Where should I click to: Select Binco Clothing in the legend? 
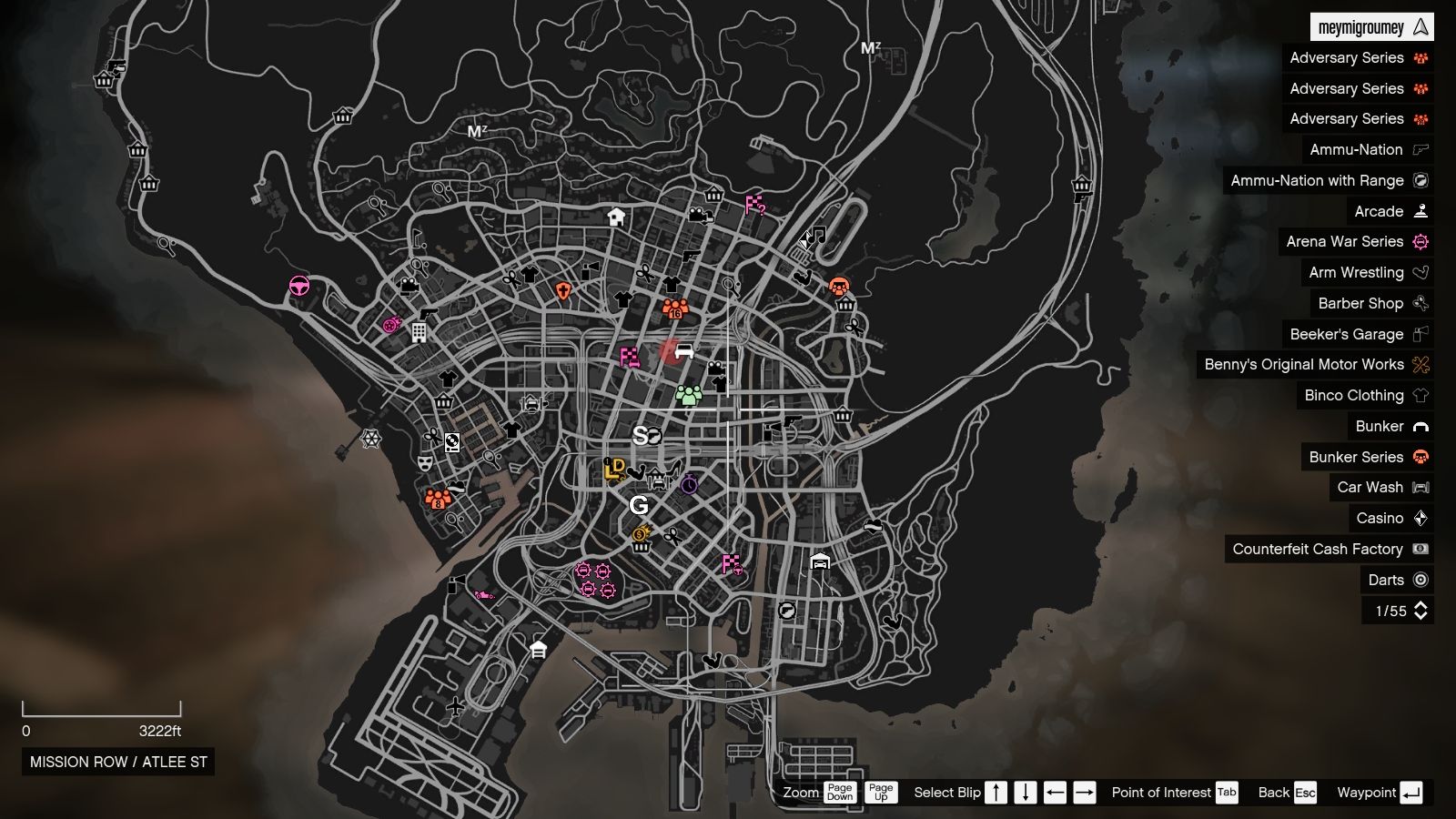click(x=1365, y=395)
